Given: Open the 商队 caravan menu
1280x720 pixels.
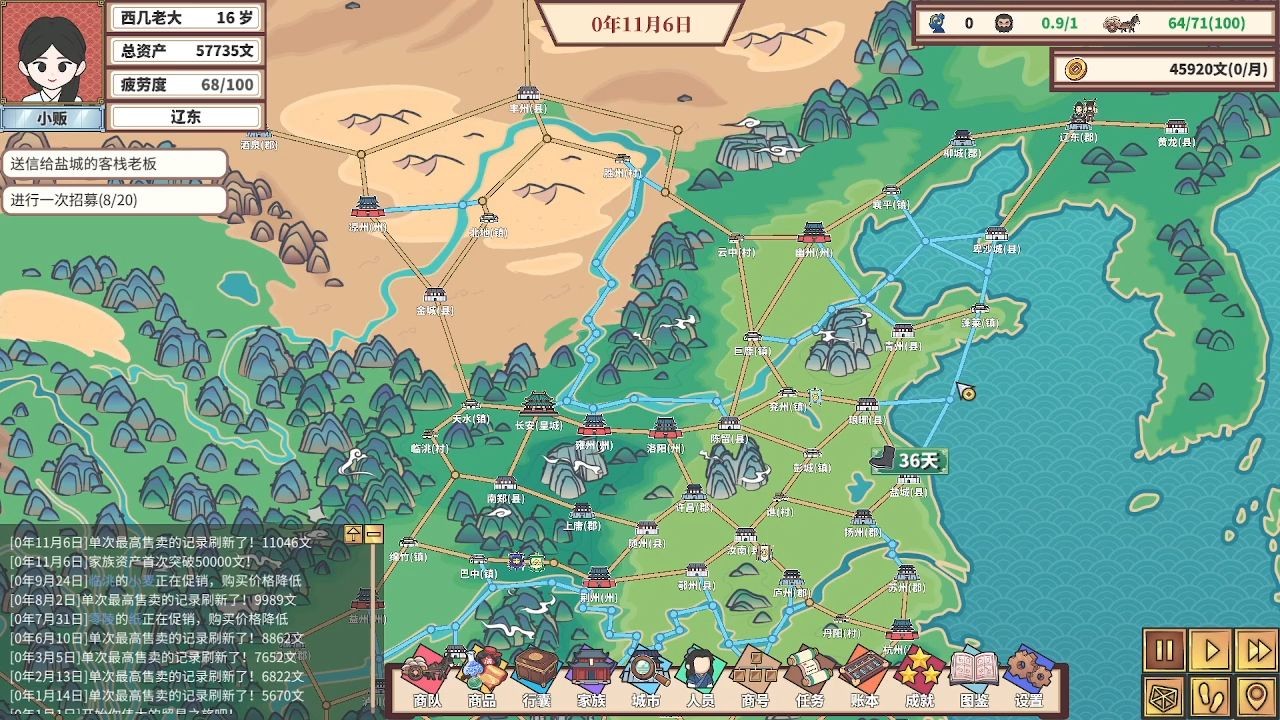Looking at the screenshot, I should click(428, 677).
